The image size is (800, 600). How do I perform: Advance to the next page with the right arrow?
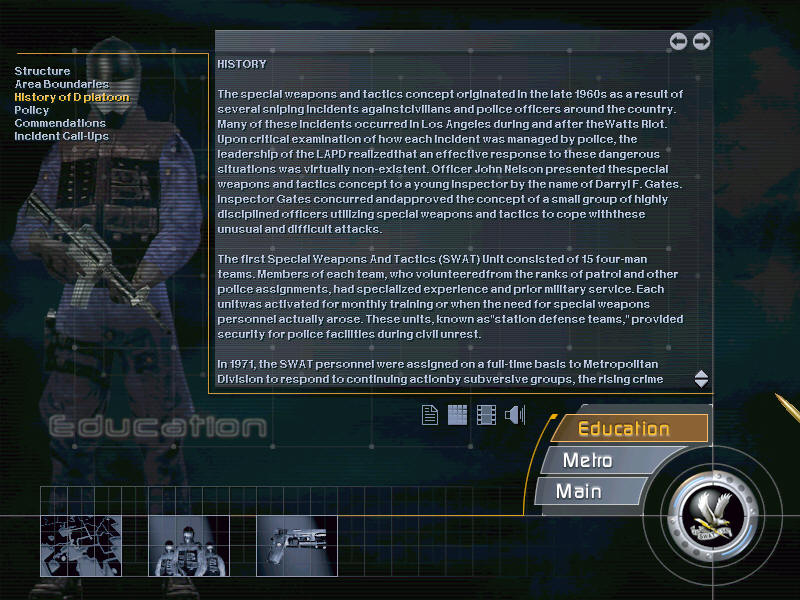(701, 41)
